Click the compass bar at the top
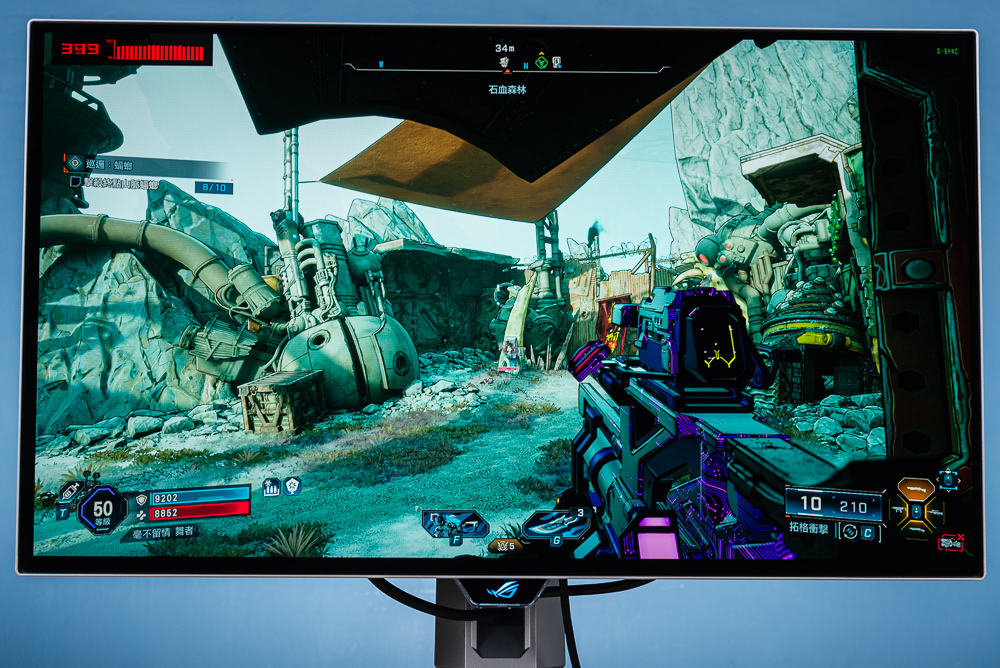Viewport: 1000px width, 668px height. (x=505, y=66)
